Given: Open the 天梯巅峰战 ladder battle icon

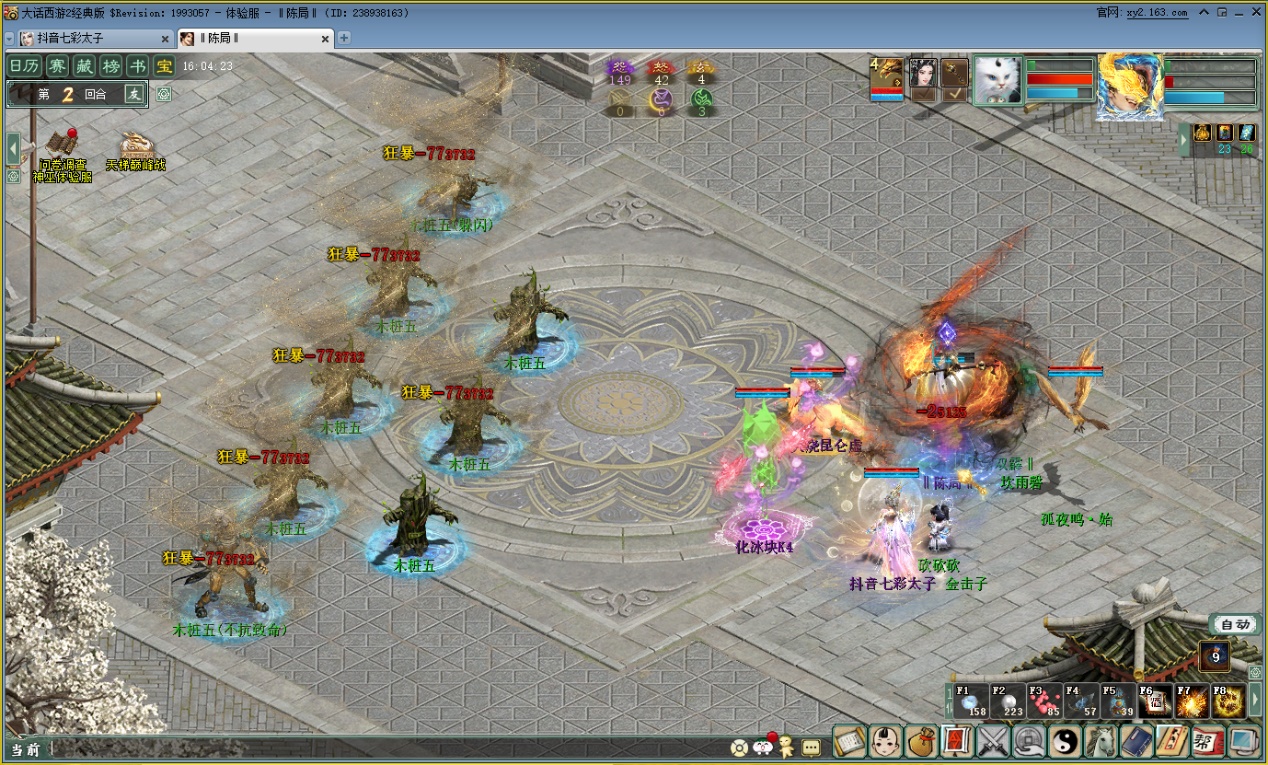Looking at the screenshot, I should click(136, 150).
